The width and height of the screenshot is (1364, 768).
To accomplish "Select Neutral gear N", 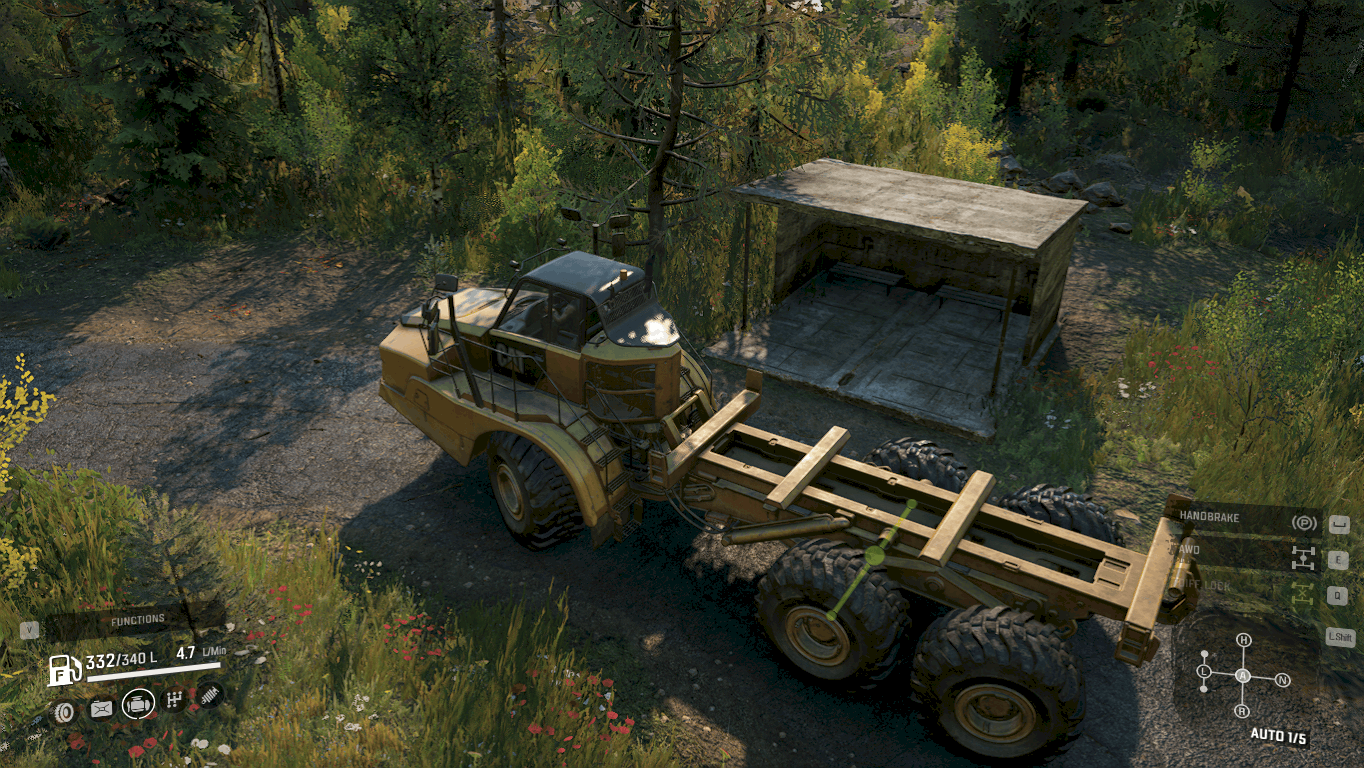I will point(1283,680).
